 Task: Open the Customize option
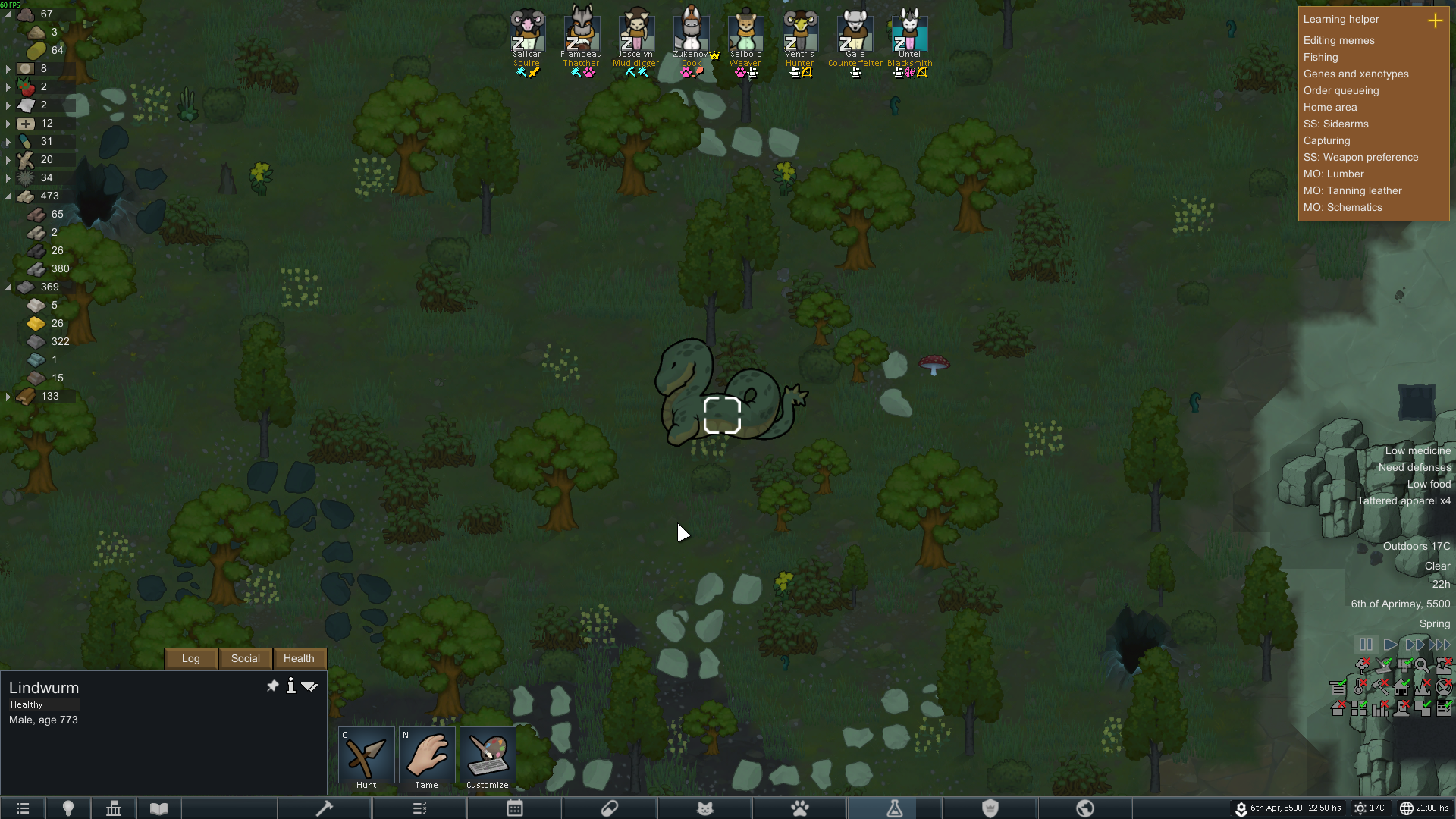[x=488, y=755]
